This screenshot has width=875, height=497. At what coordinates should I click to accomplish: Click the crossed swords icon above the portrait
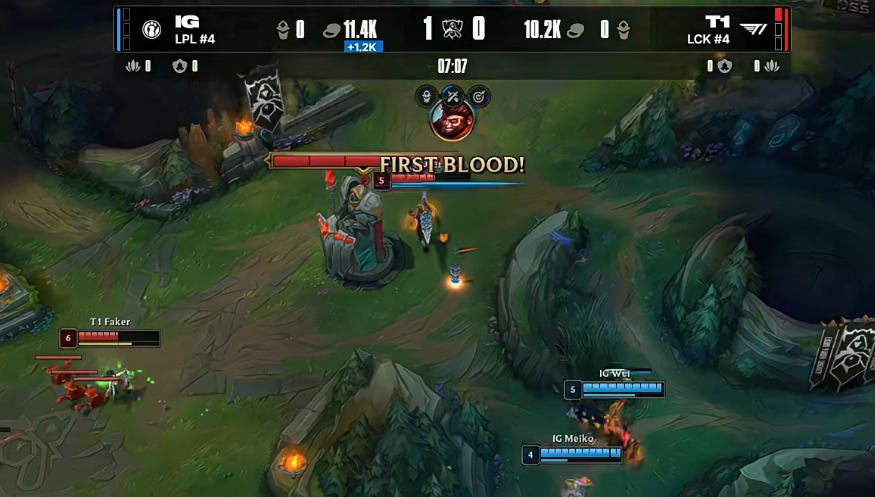[452, 96]
